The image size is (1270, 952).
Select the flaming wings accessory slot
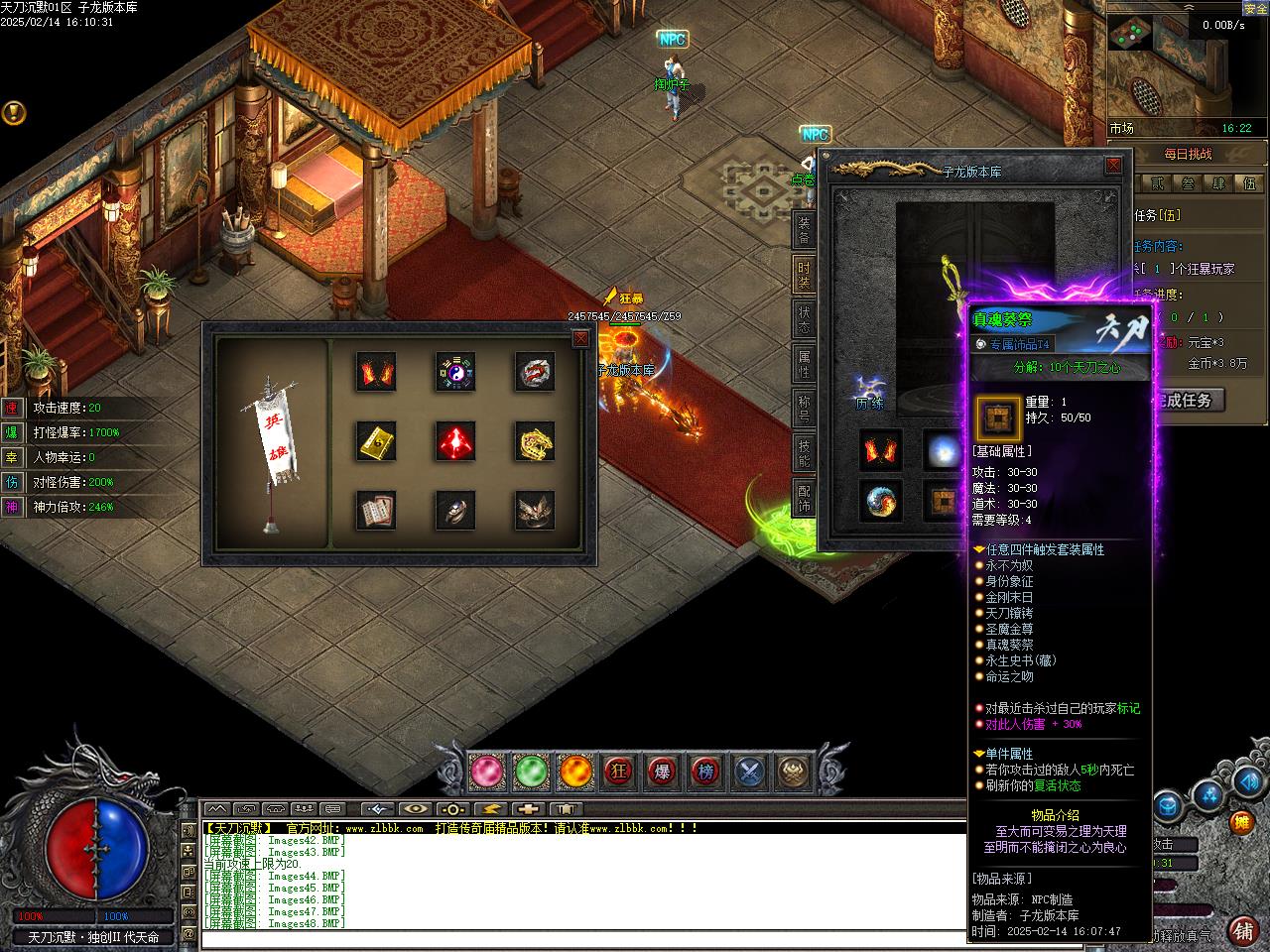point(376,373)
